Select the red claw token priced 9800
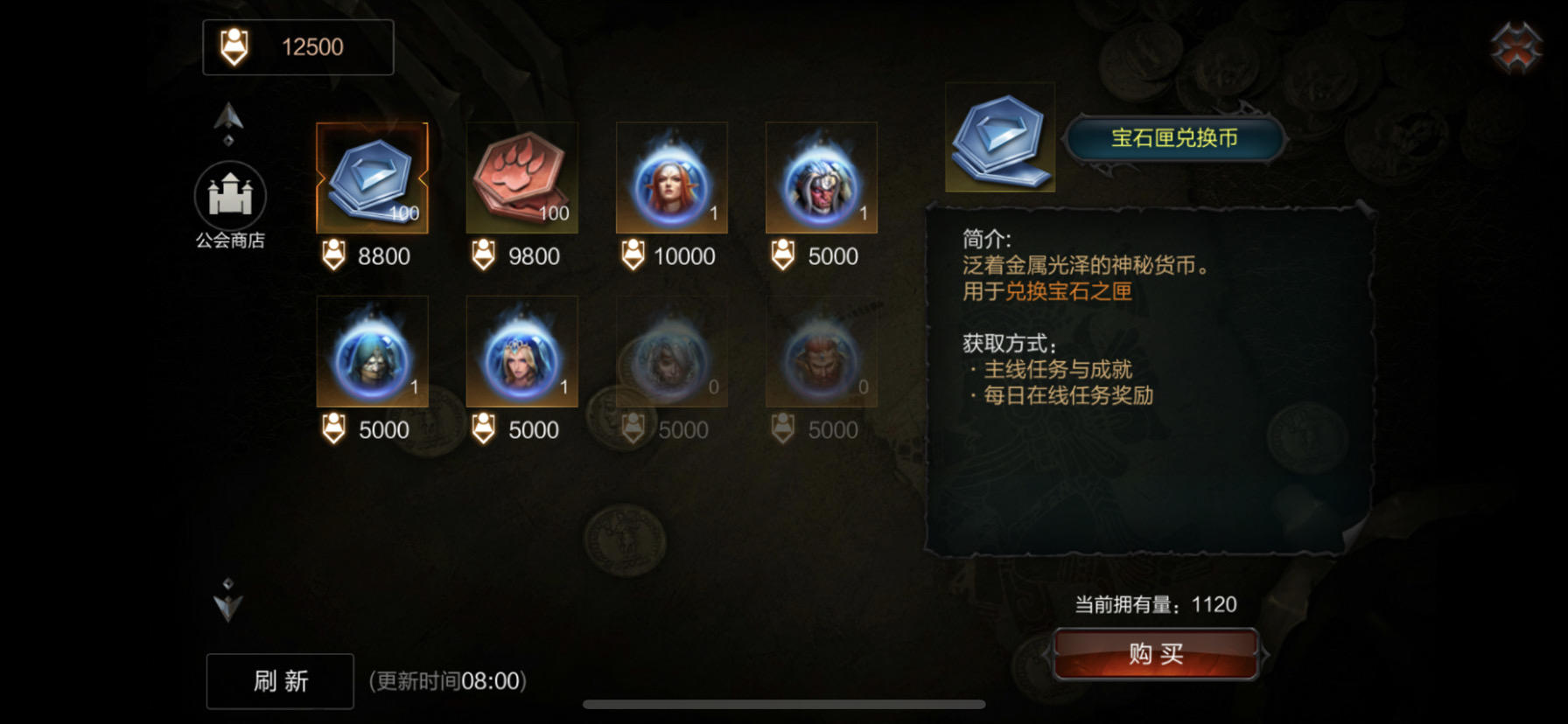This screenshot has height=724, width=1568. (521, 178)
